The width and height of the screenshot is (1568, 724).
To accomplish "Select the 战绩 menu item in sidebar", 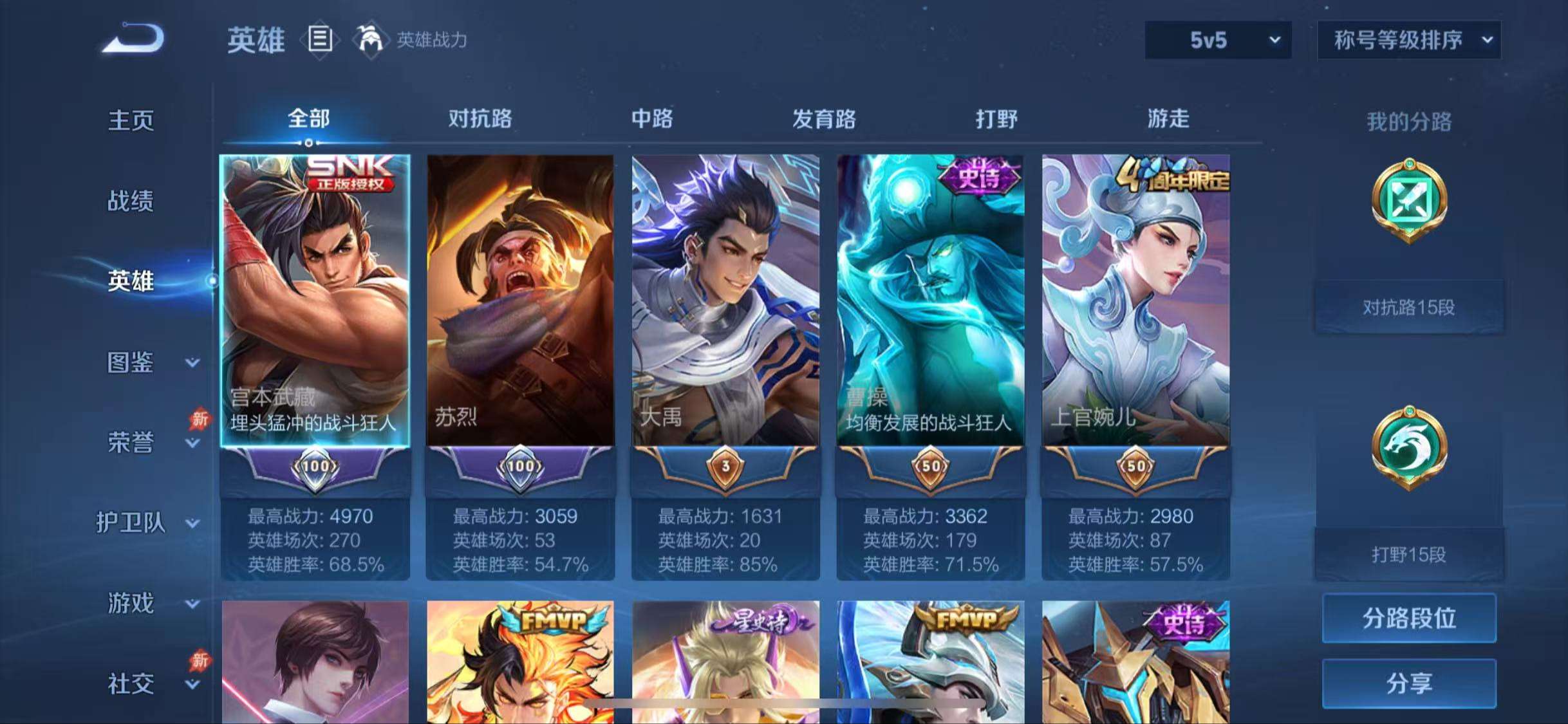I will [131, 201].
